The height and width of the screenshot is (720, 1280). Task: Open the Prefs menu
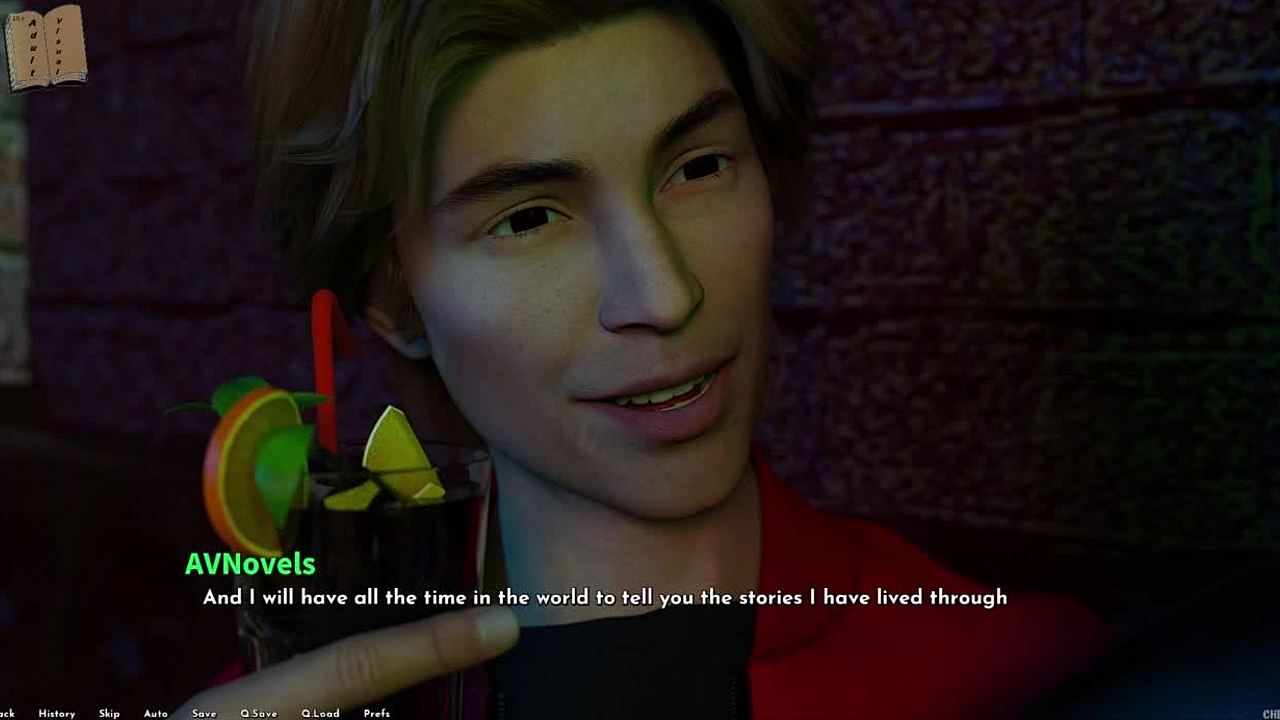[x=377, y=713]
